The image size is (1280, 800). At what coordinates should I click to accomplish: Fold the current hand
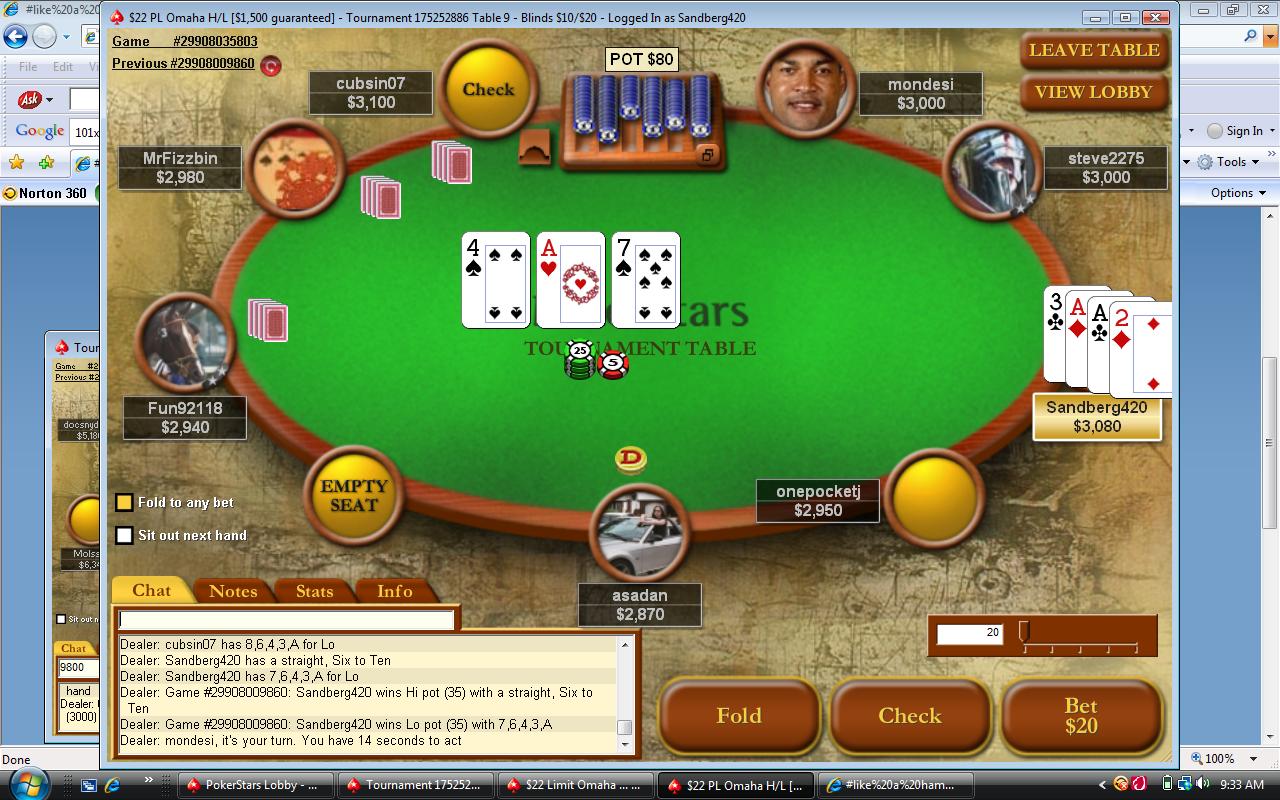click(x=739, y=716)
